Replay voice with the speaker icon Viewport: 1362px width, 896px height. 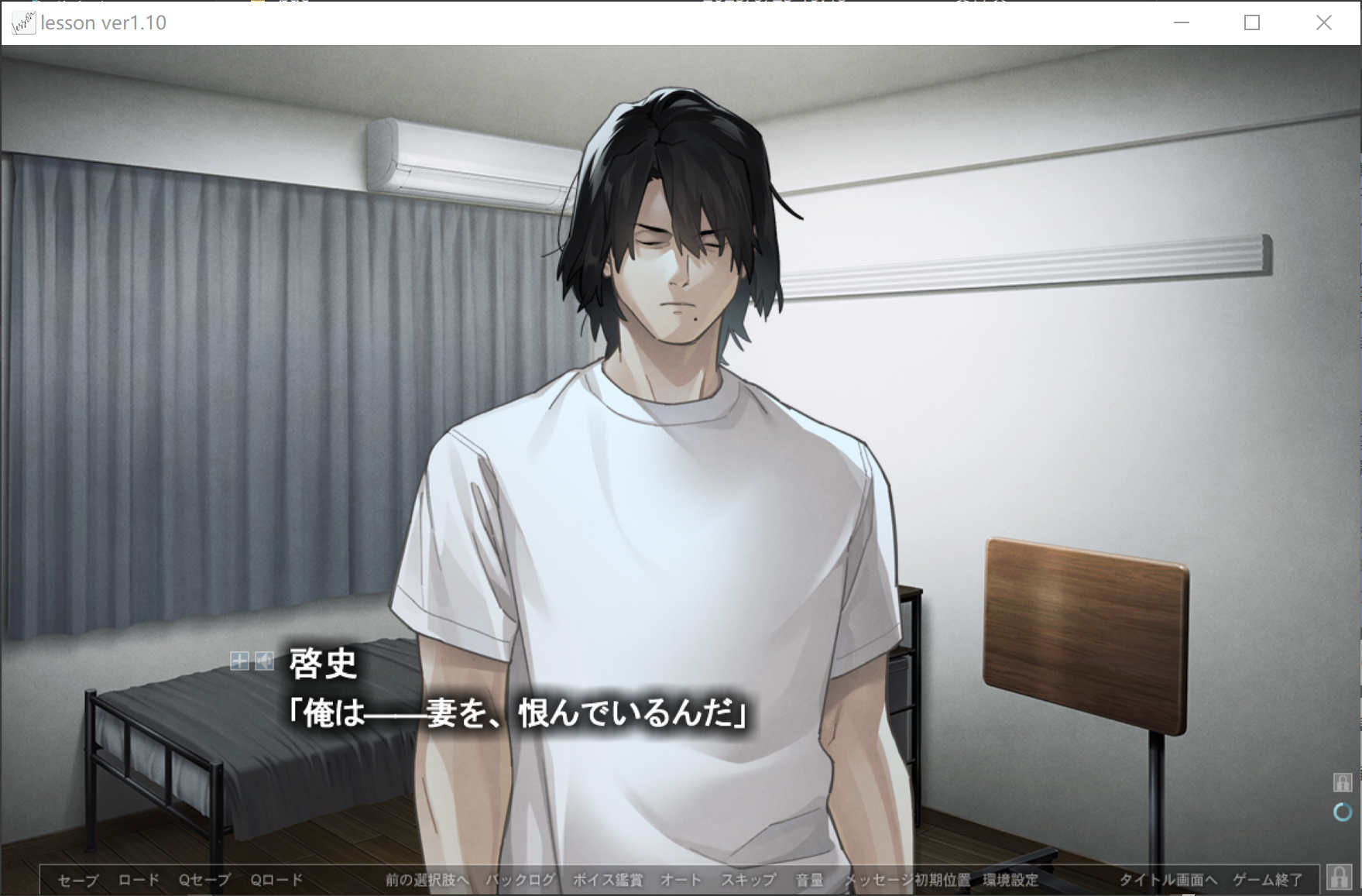tap(265, 661)
